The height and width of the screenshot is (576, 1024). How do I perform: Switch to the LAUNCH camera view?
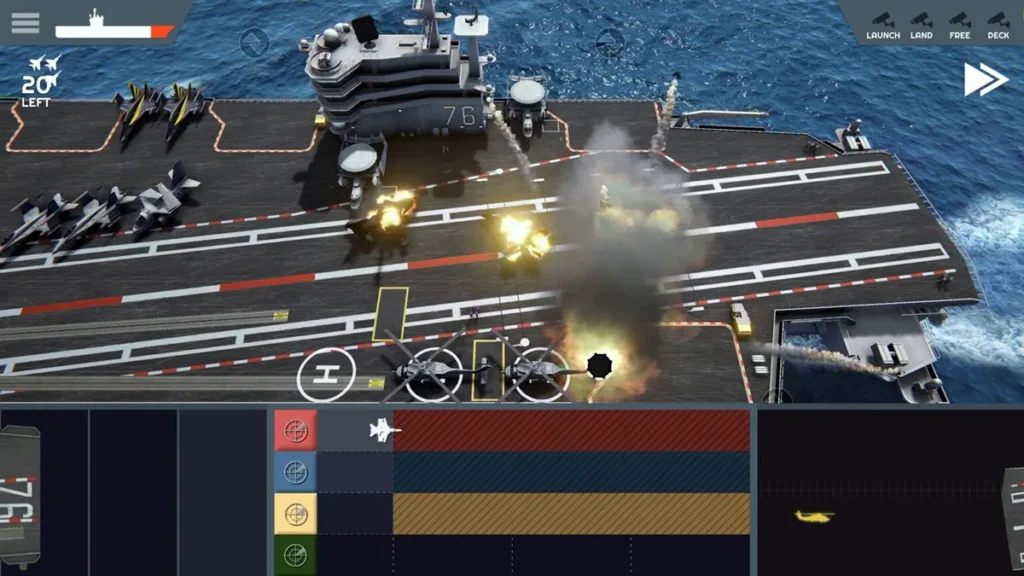pos(883,25)
